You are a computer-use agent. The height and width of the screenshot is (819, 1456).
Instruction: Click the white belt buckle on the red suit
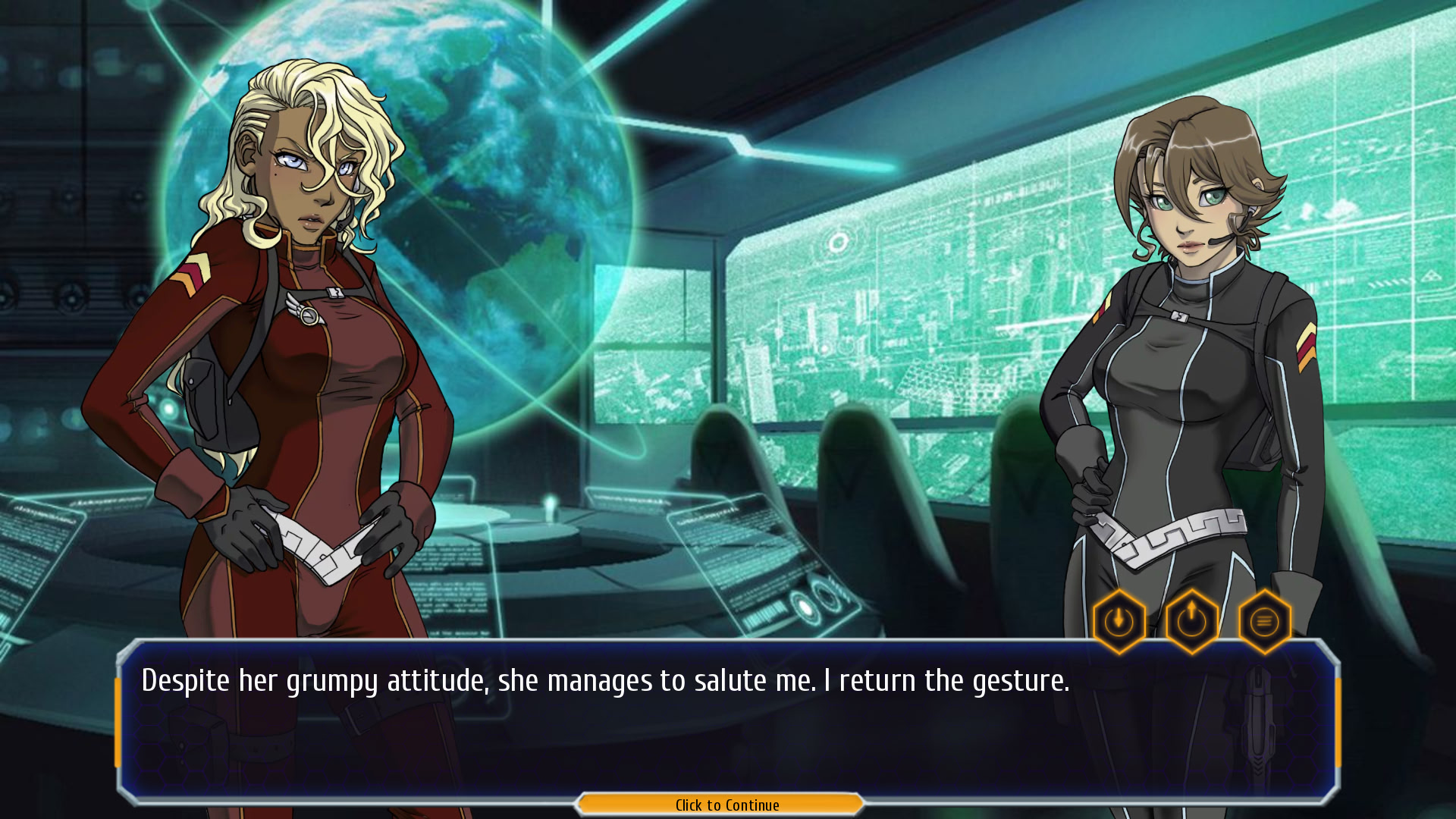tap(322, 551)
